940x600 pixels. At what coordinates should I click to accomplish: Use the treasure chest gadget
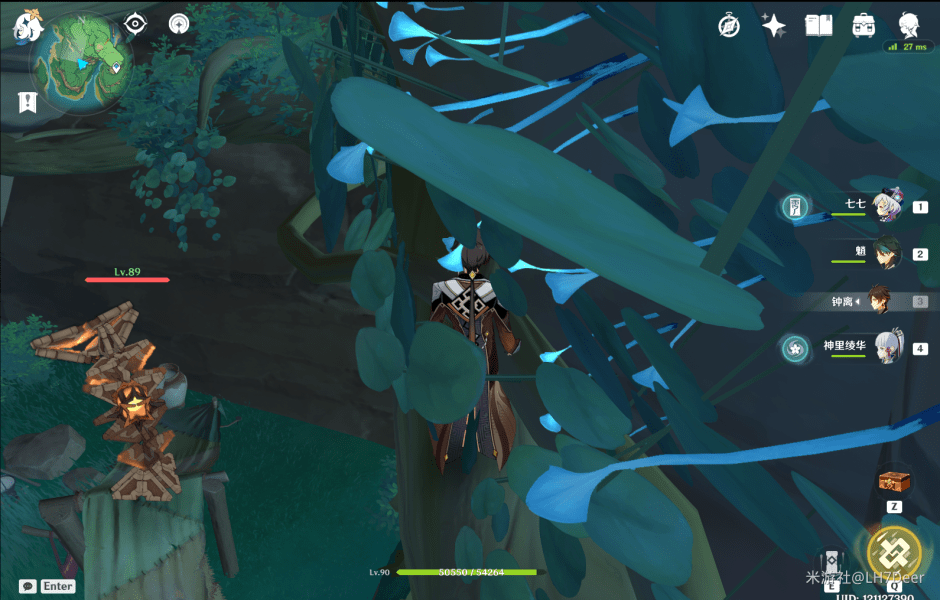point(893,482)
